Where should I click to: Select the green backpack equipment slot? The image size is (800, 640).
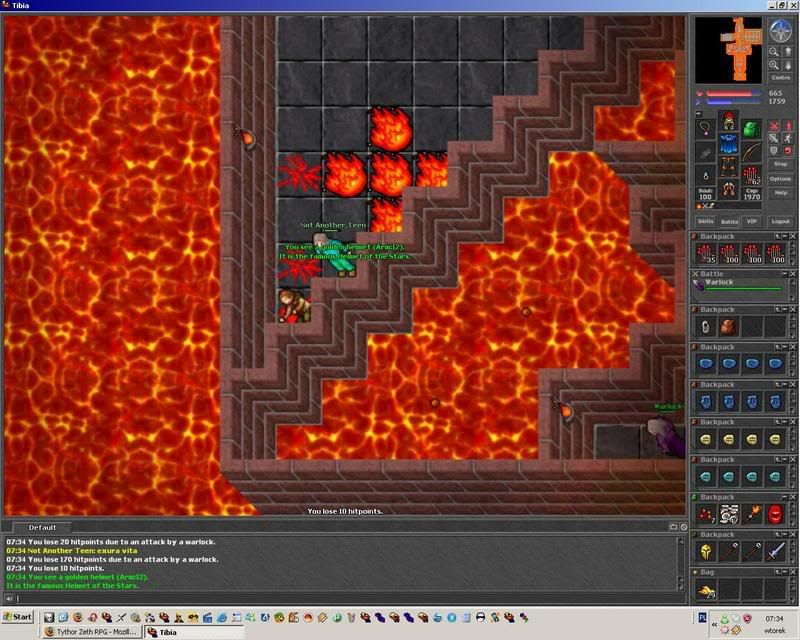click(x=751, y=130)
